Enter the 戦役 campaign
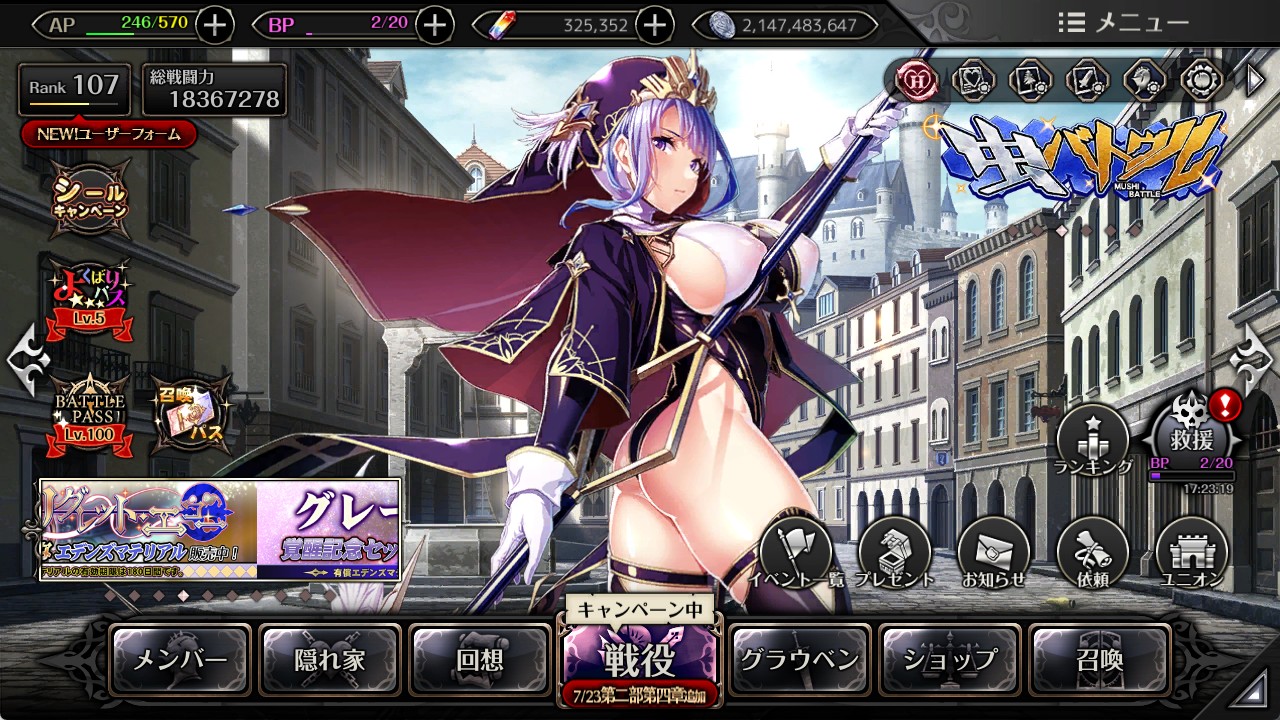This screenshot has height=720, width=1280. (x=639, y=658)
